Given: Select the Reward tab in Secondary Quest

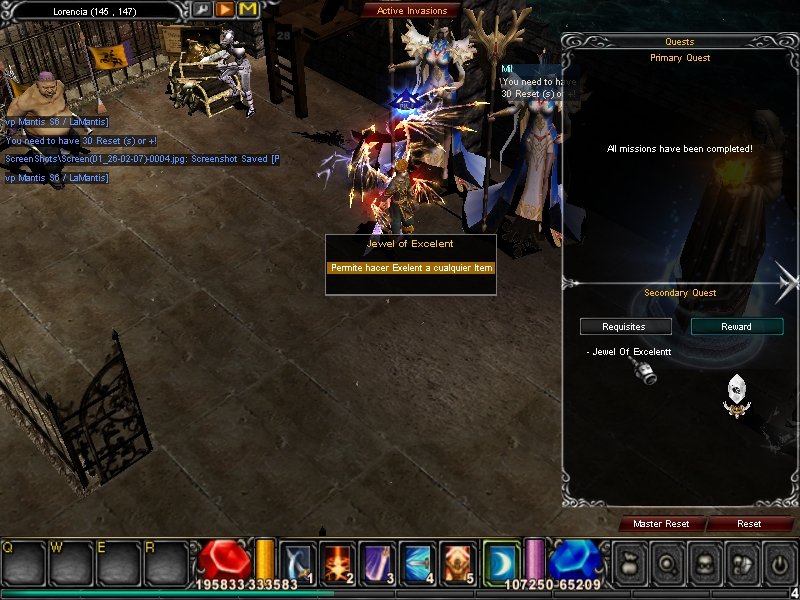Looking at the screenshot, I should coord(736,327).
